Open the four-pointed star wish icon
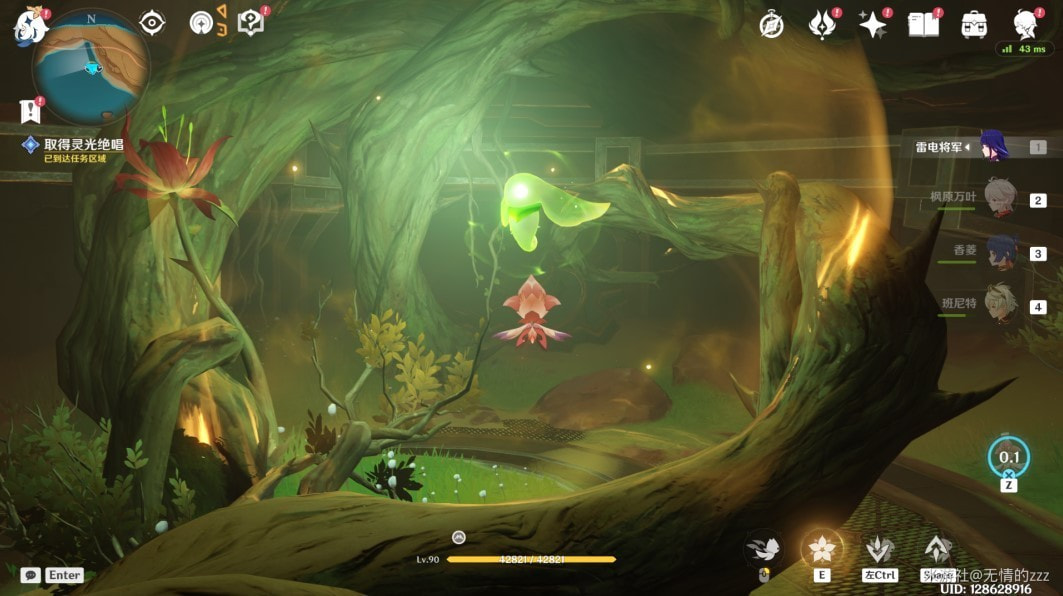This screenshot has width=1063, height=596. pos(873,25)
